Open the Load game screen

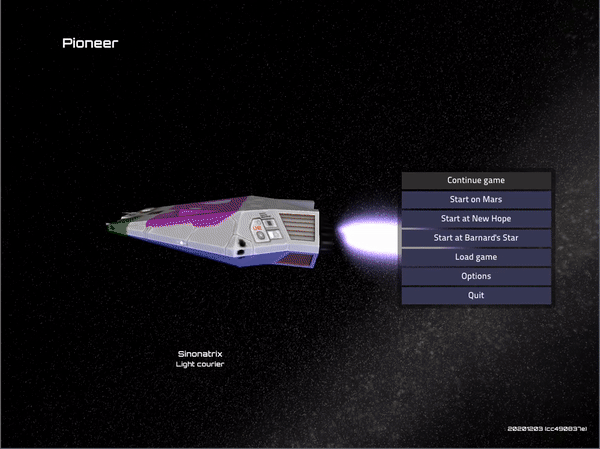click(476, 257)
